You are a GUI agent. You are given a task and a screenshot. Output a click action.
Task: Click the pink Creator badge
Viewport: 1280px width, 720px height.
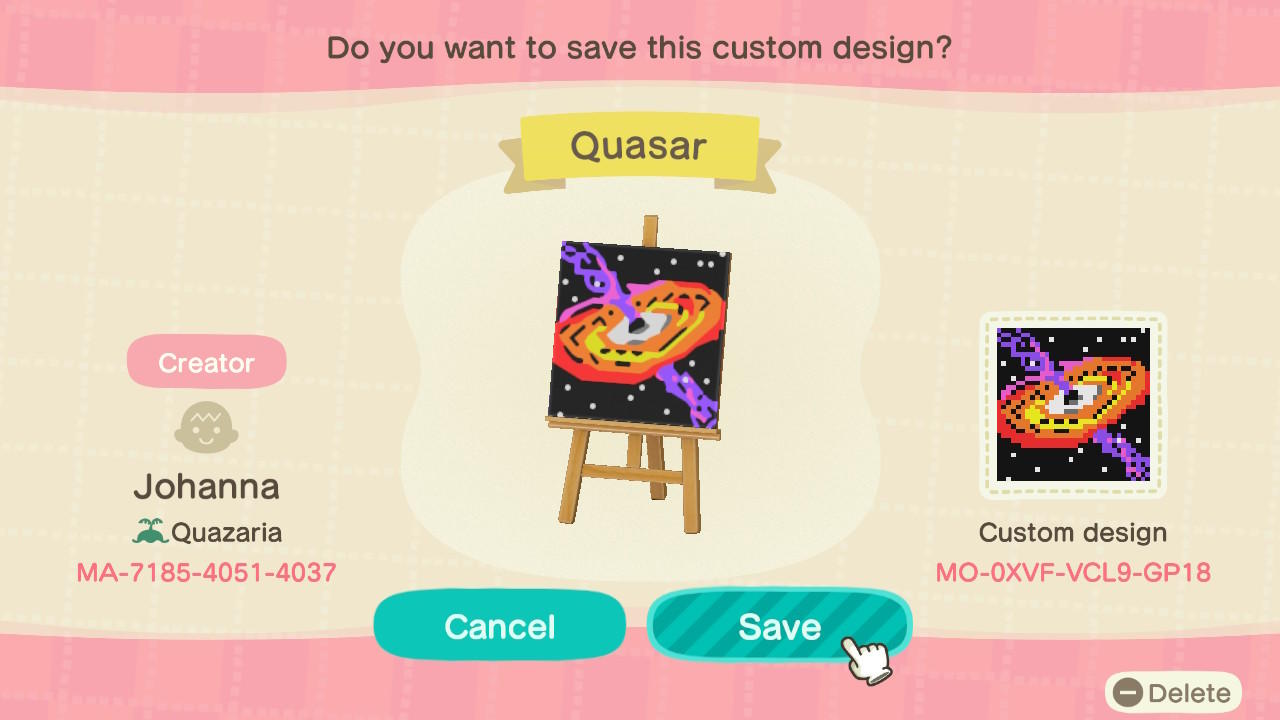[x=206, y=361]
